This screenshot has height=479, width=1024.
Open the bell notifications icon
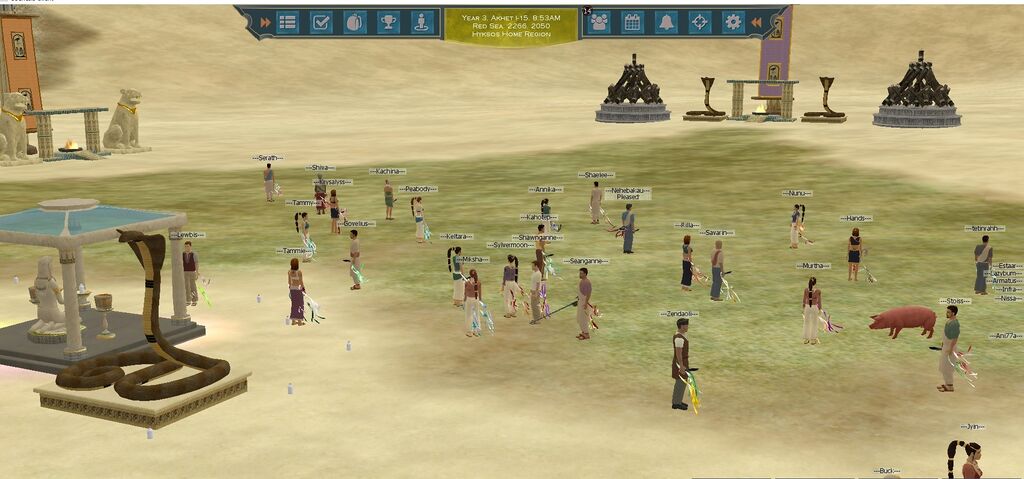coord(666,21)
